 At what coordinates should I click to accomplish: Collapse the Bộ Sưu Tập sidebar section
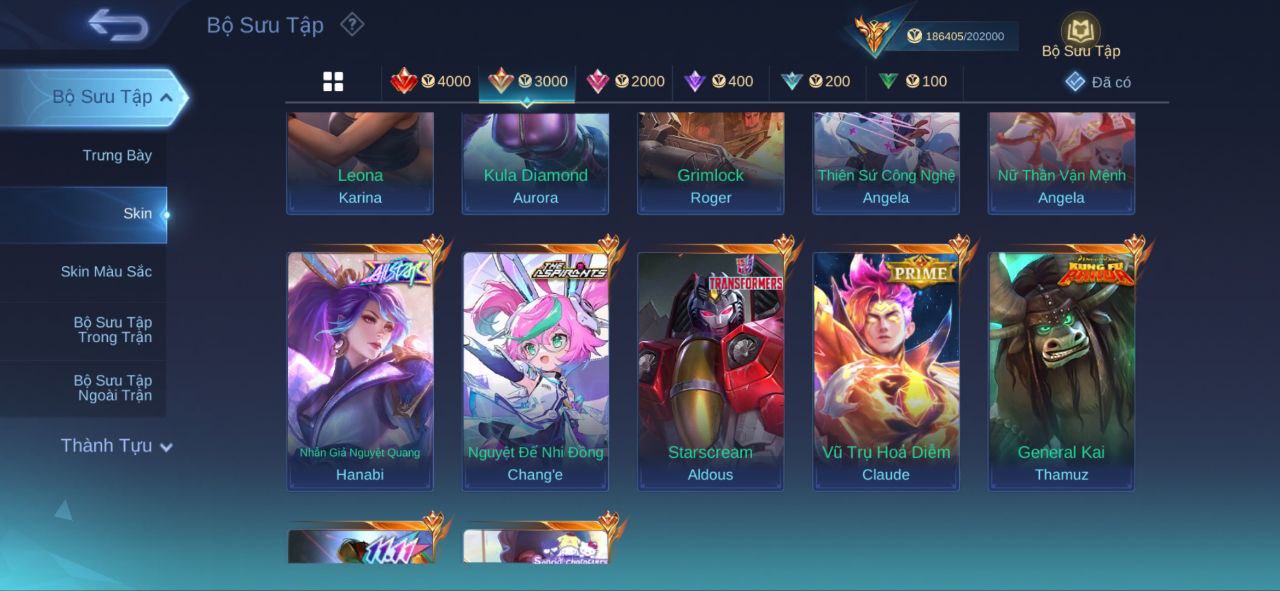[166, 97]
